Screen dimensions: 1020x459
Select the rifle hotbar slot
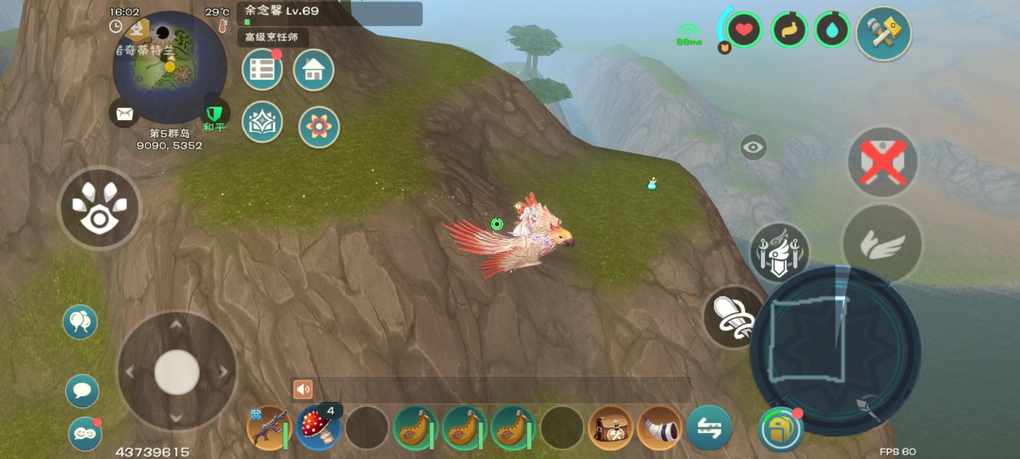(269, 428)
